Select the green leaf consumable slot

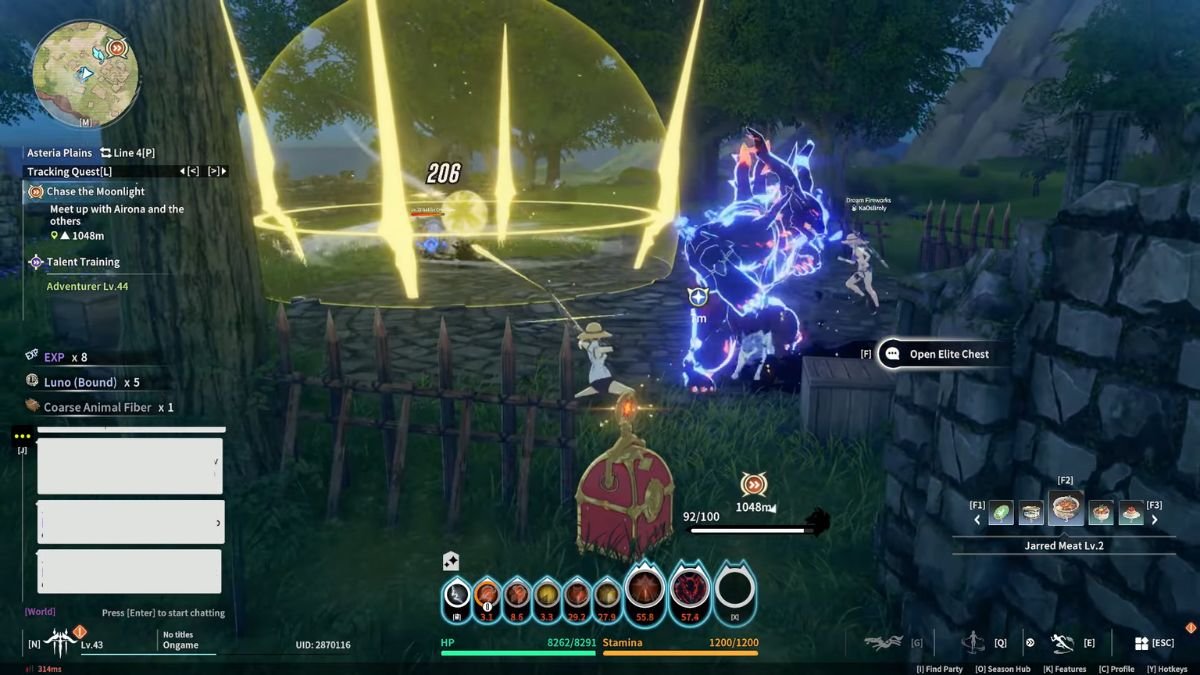1001,513
